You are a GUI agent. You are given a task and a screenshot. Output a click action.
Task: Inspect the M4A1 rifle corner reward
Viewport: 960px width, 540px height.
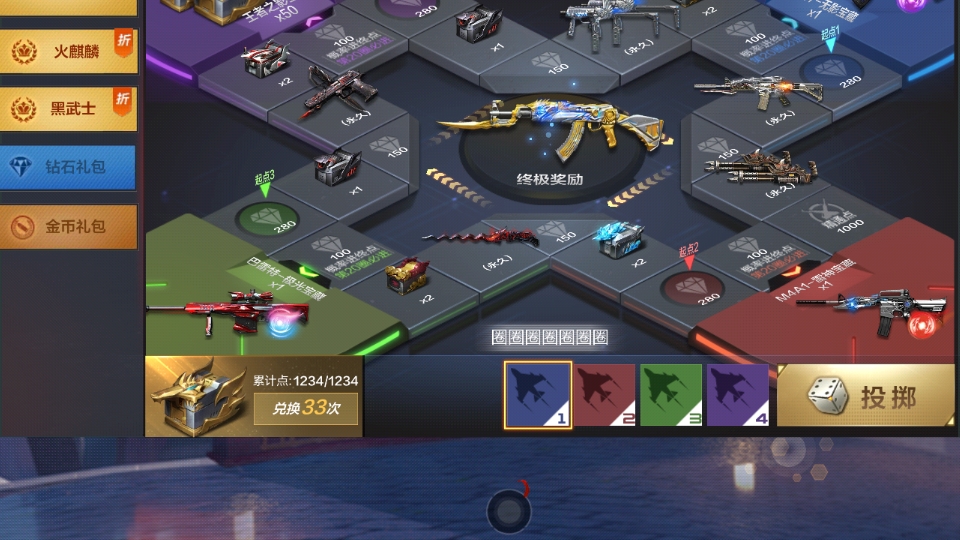pyautogui.click(x=875, y=309)
